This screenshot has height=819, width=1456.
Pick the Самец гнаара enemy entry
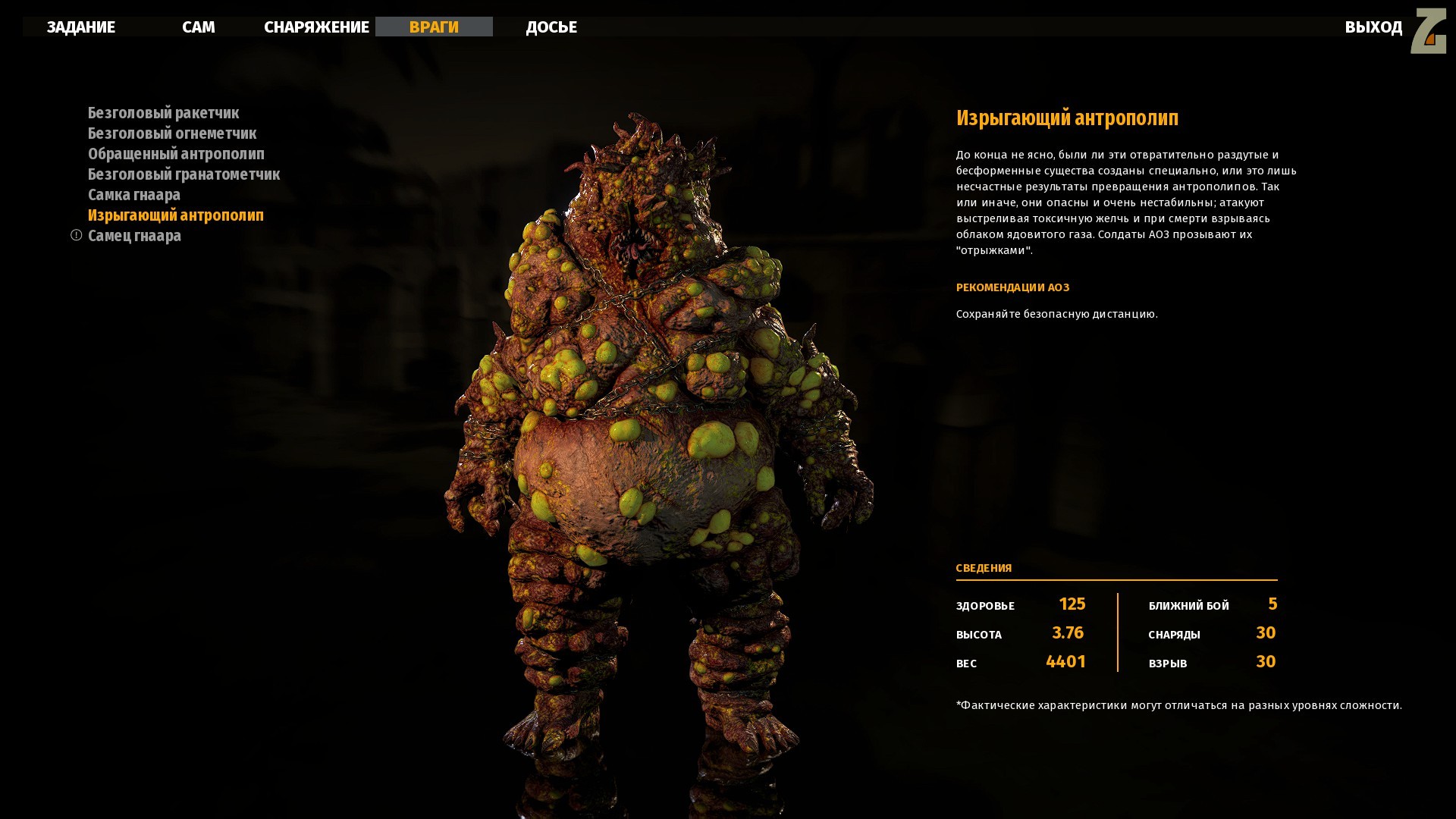pyautogui.click(x=134, y=236)
